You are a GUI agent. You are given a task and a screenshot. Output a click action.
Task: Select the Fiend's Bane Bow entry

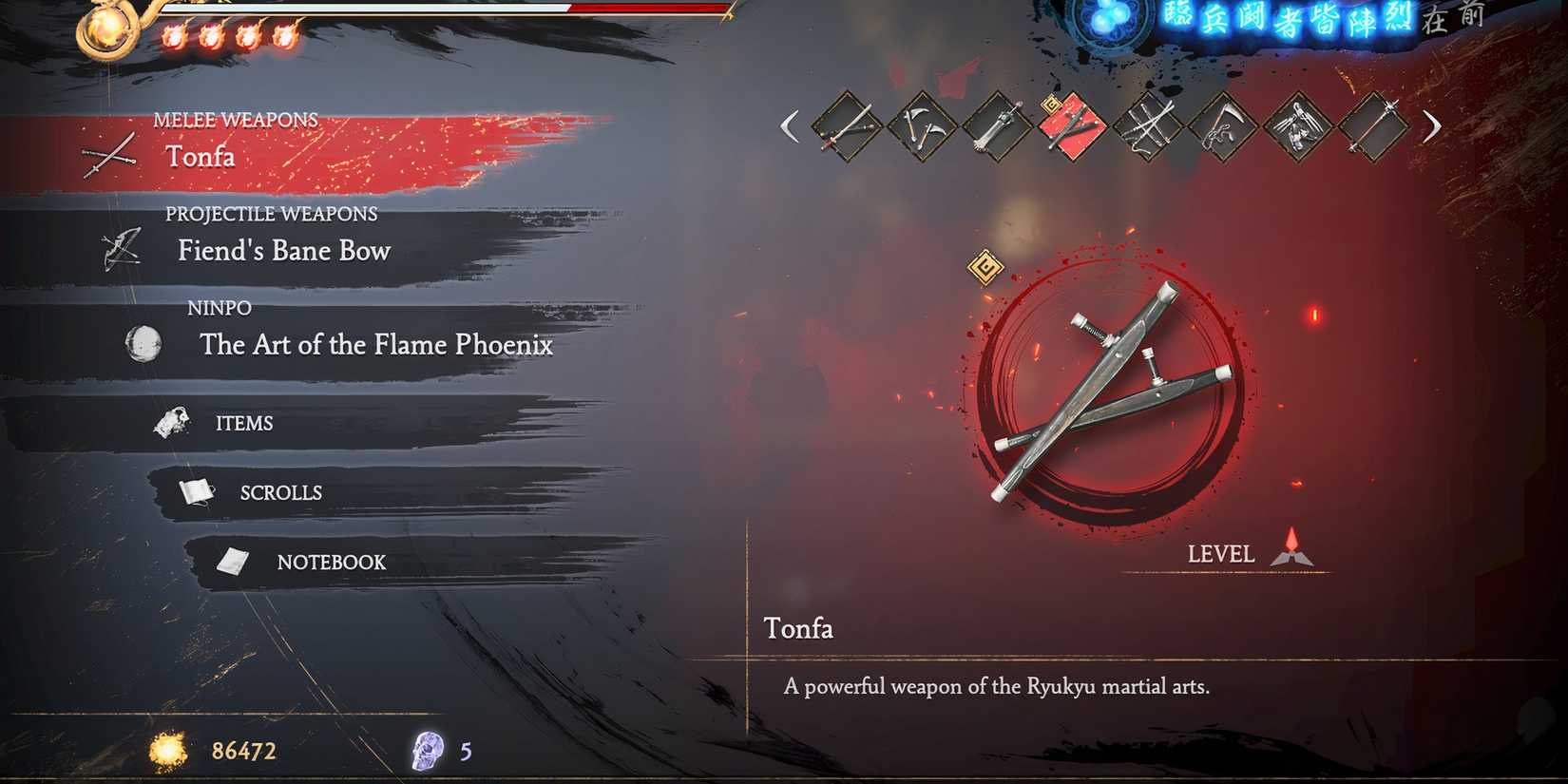pyautogui.click(x=282, y=250)
